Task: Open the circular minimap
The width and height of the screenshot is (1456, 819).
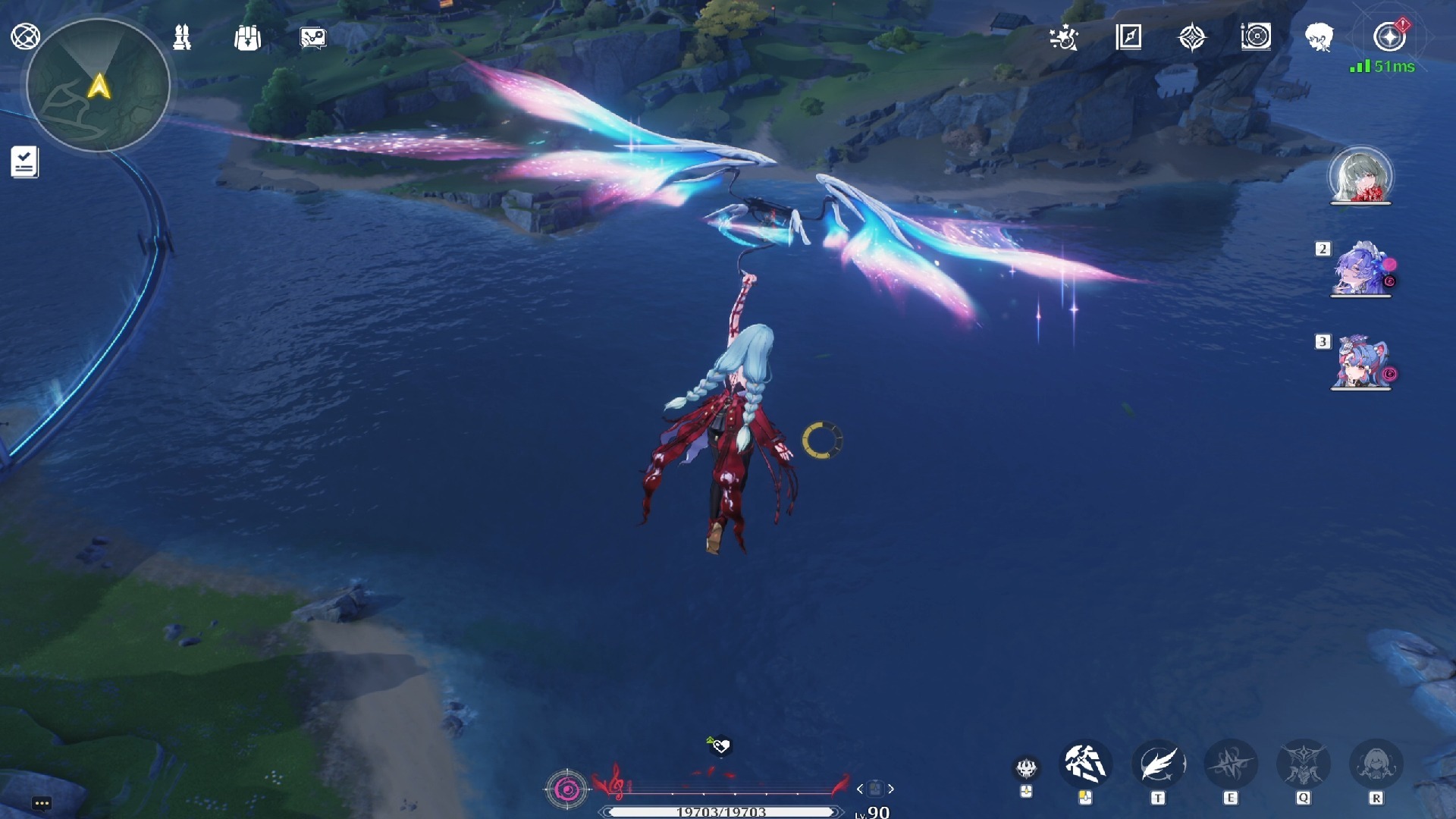Action: point(98,86)
